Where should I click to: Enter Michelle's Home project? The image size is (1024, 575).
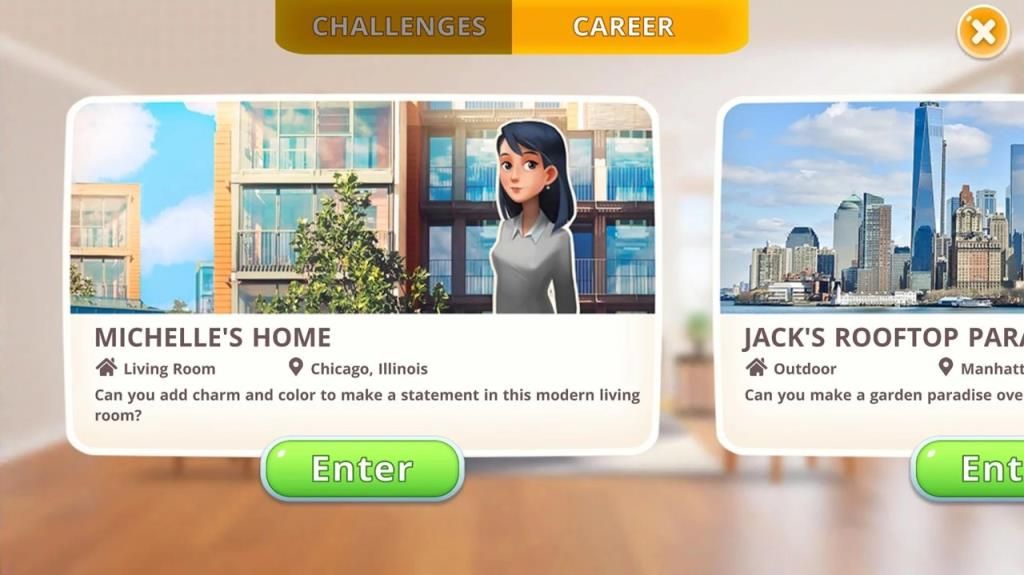[362, 468]
